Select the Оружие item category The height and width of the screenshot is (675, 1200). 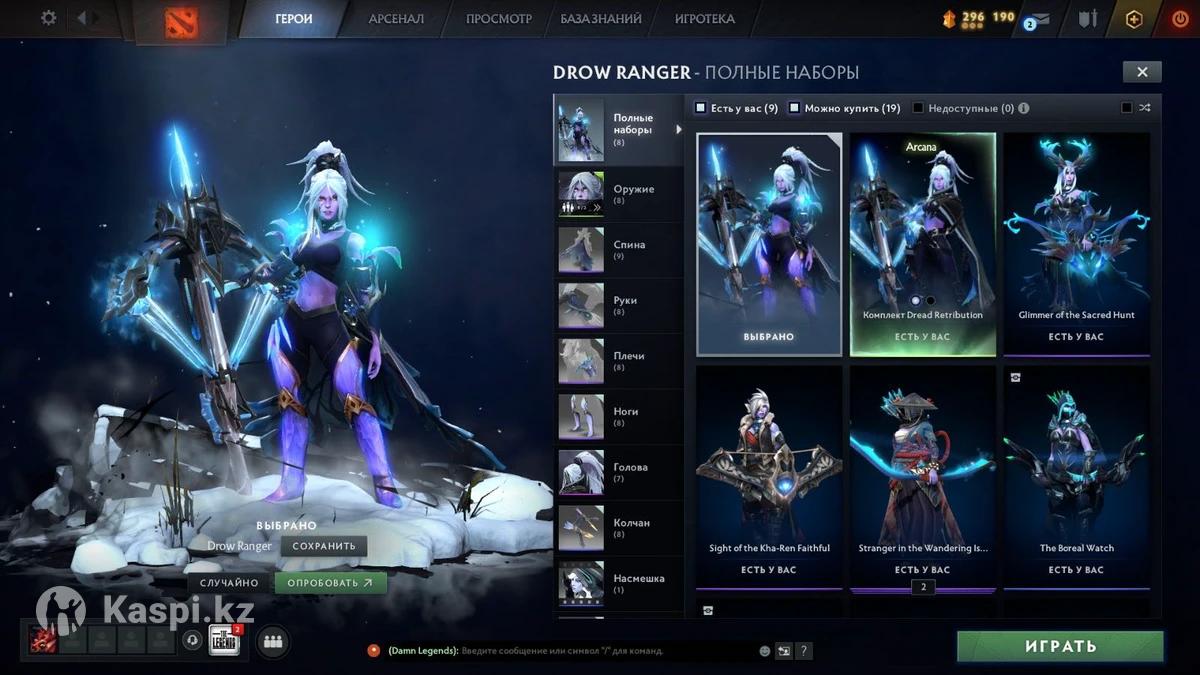(x=618, y=194)
